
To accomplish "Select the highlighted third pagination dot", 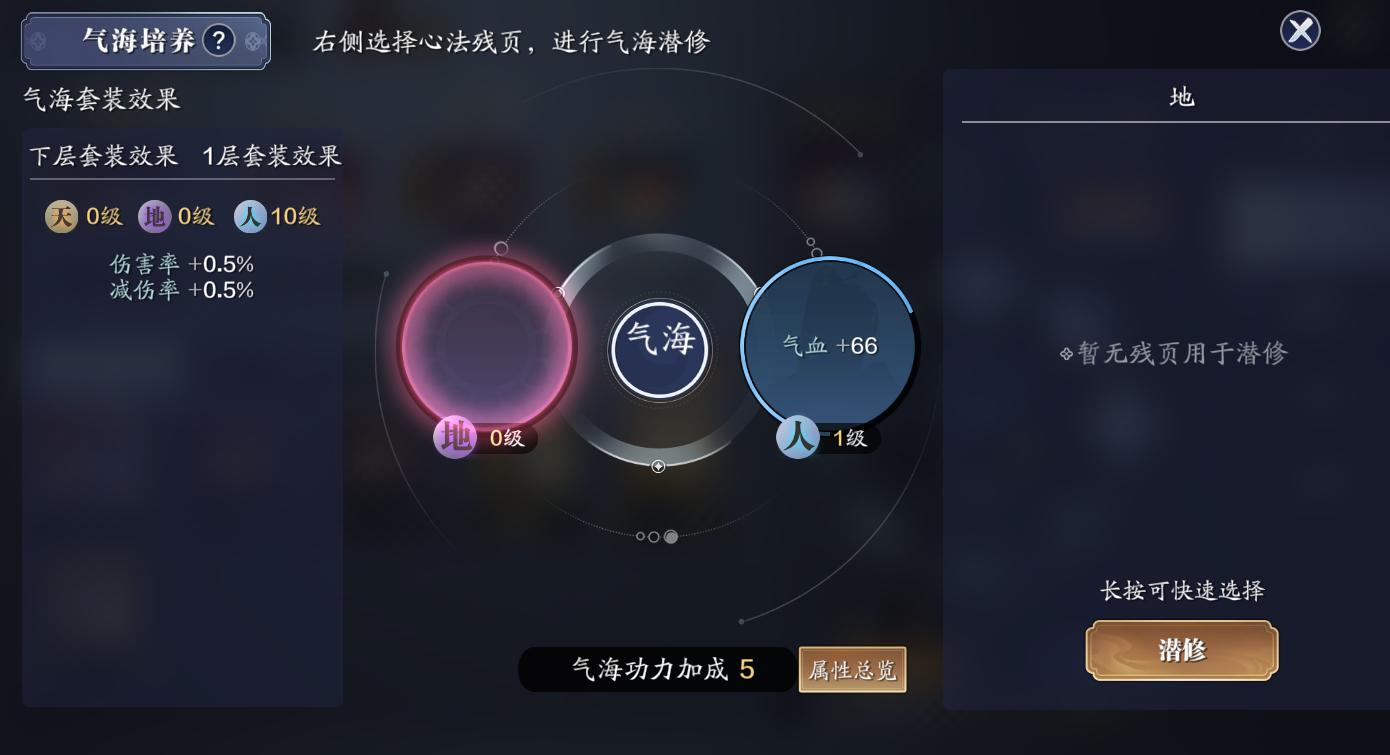I will (669, 535).
